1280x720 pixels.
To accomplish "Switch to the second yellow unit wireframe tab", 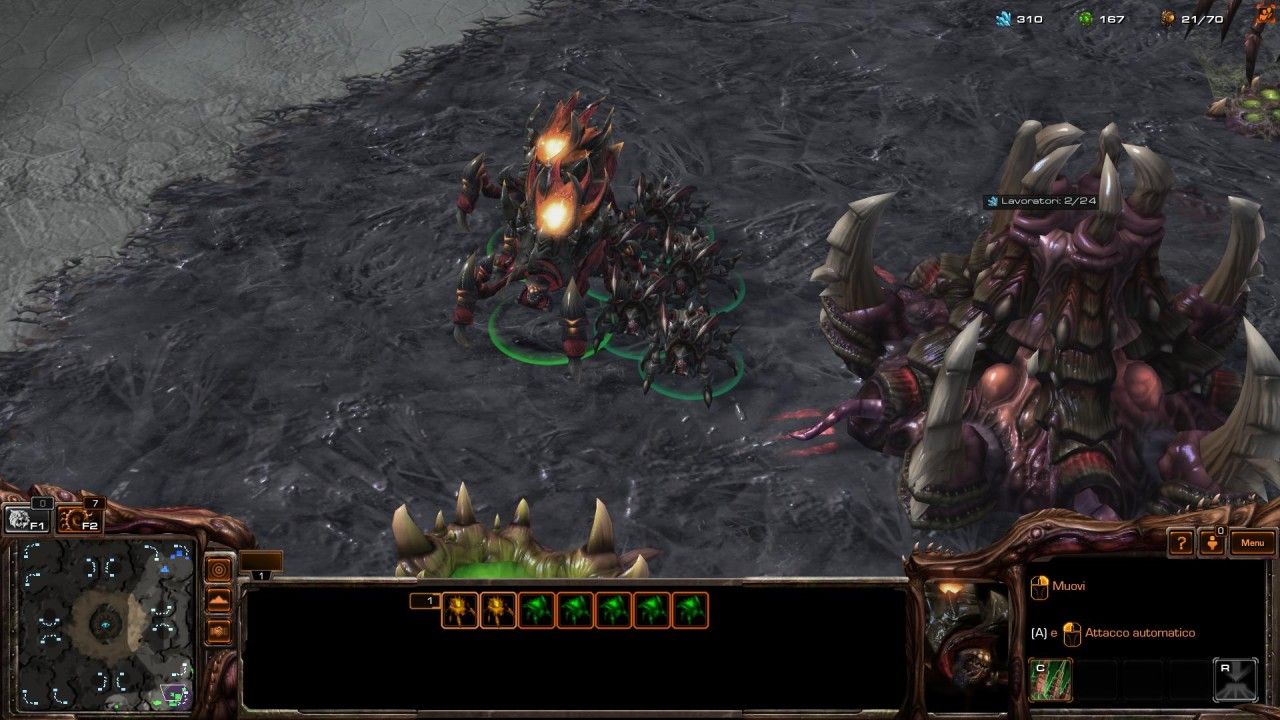I will (496, 609).
